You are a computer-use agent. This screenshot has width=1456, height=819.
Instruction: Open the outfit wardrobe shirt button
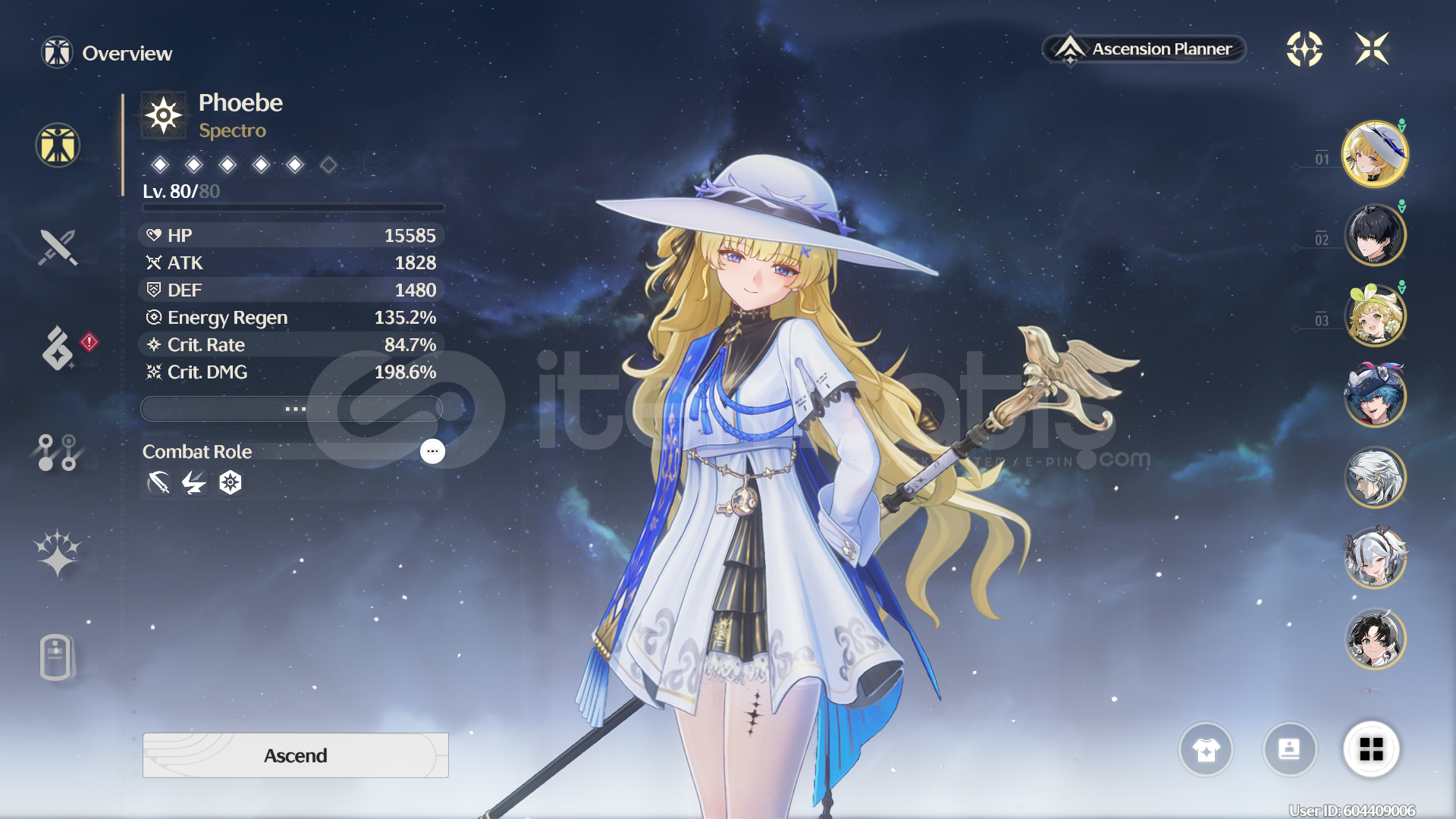[x=1206, y=750]
